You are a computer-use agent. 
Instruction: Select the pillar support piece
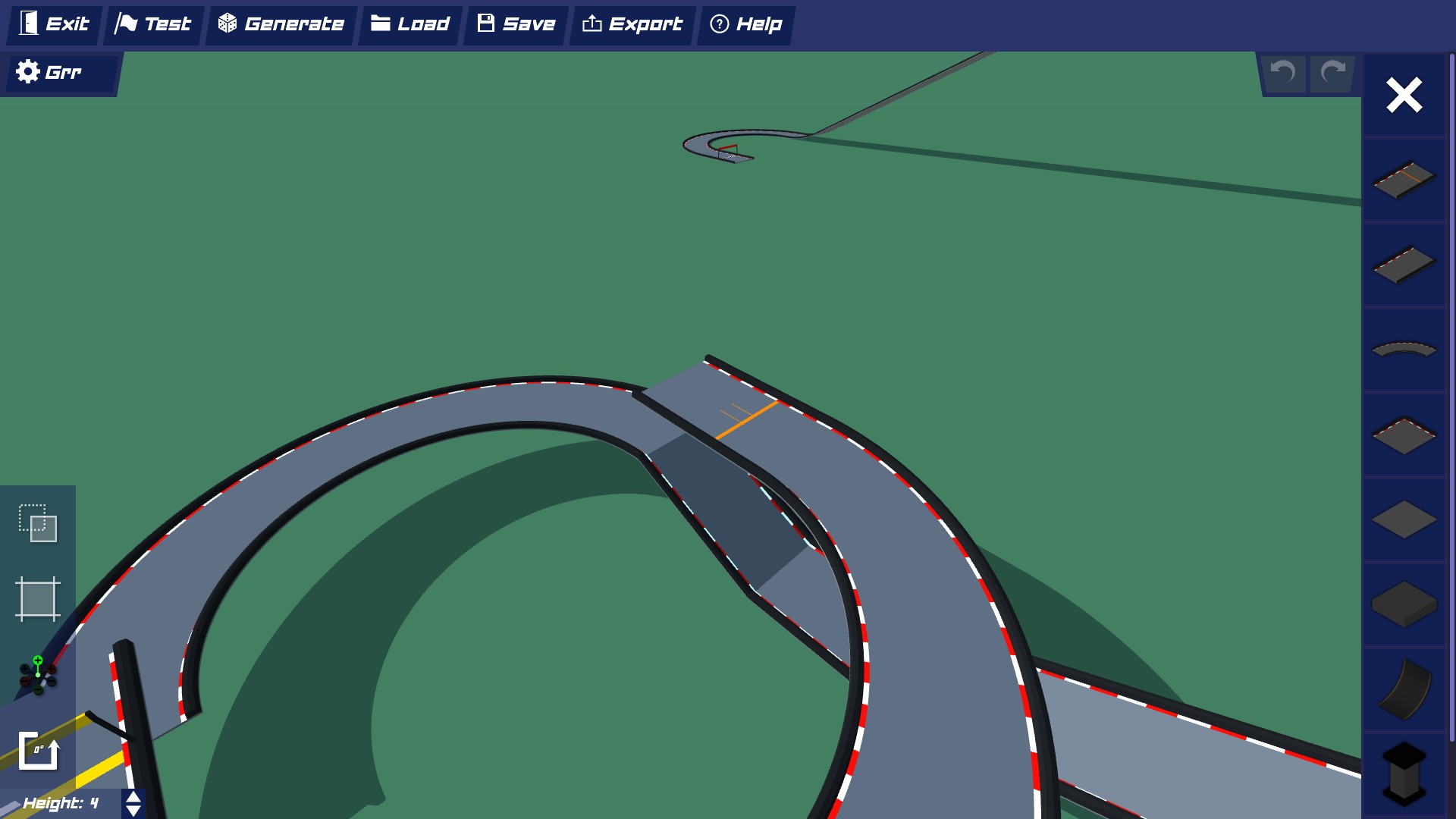(1403, 772)
